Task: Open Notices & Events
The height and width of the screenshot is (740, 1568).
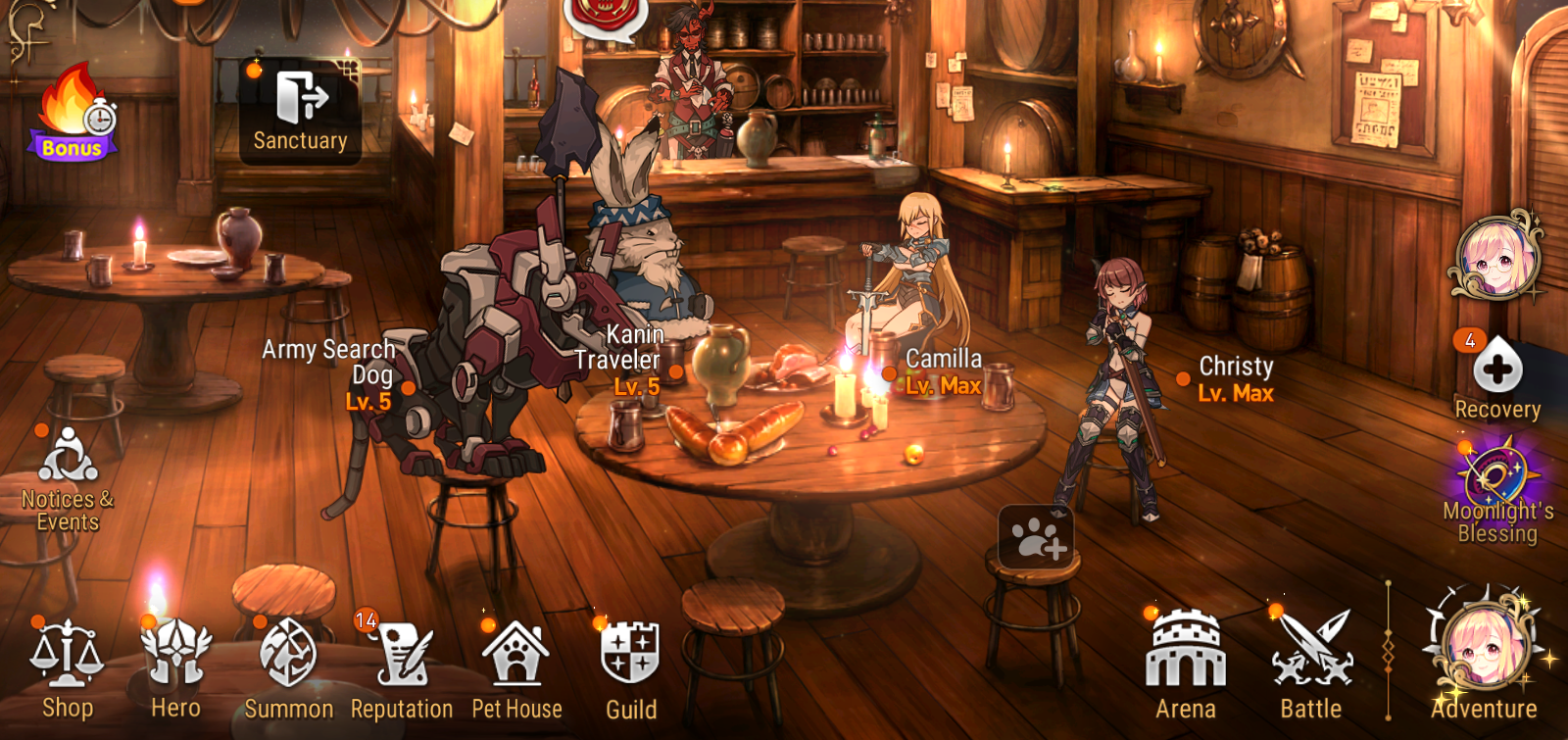Action: coord(68,469)
